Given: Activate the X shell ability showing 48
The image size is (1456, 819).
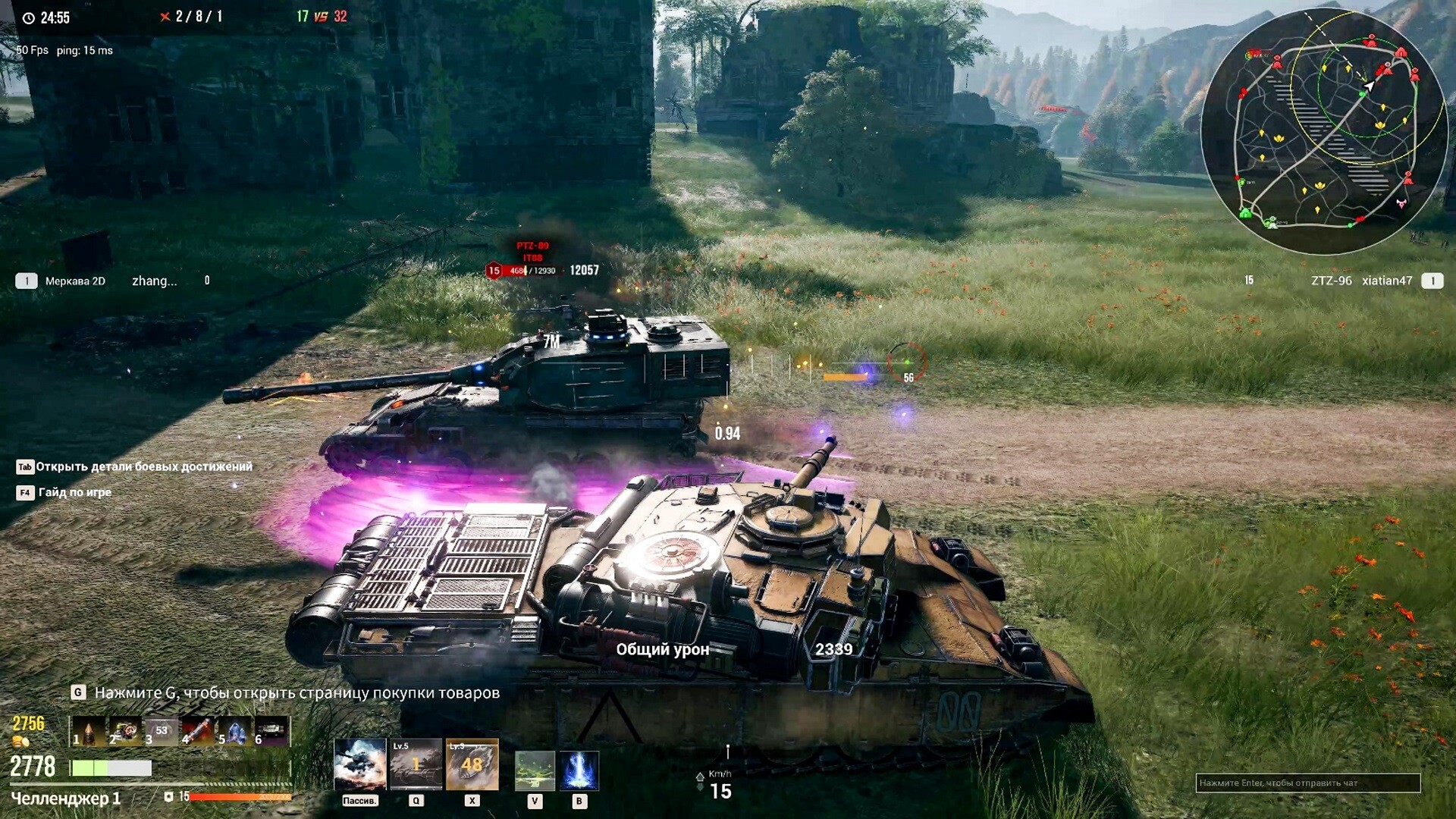Looking at the screenshot, I should [472, 764].
